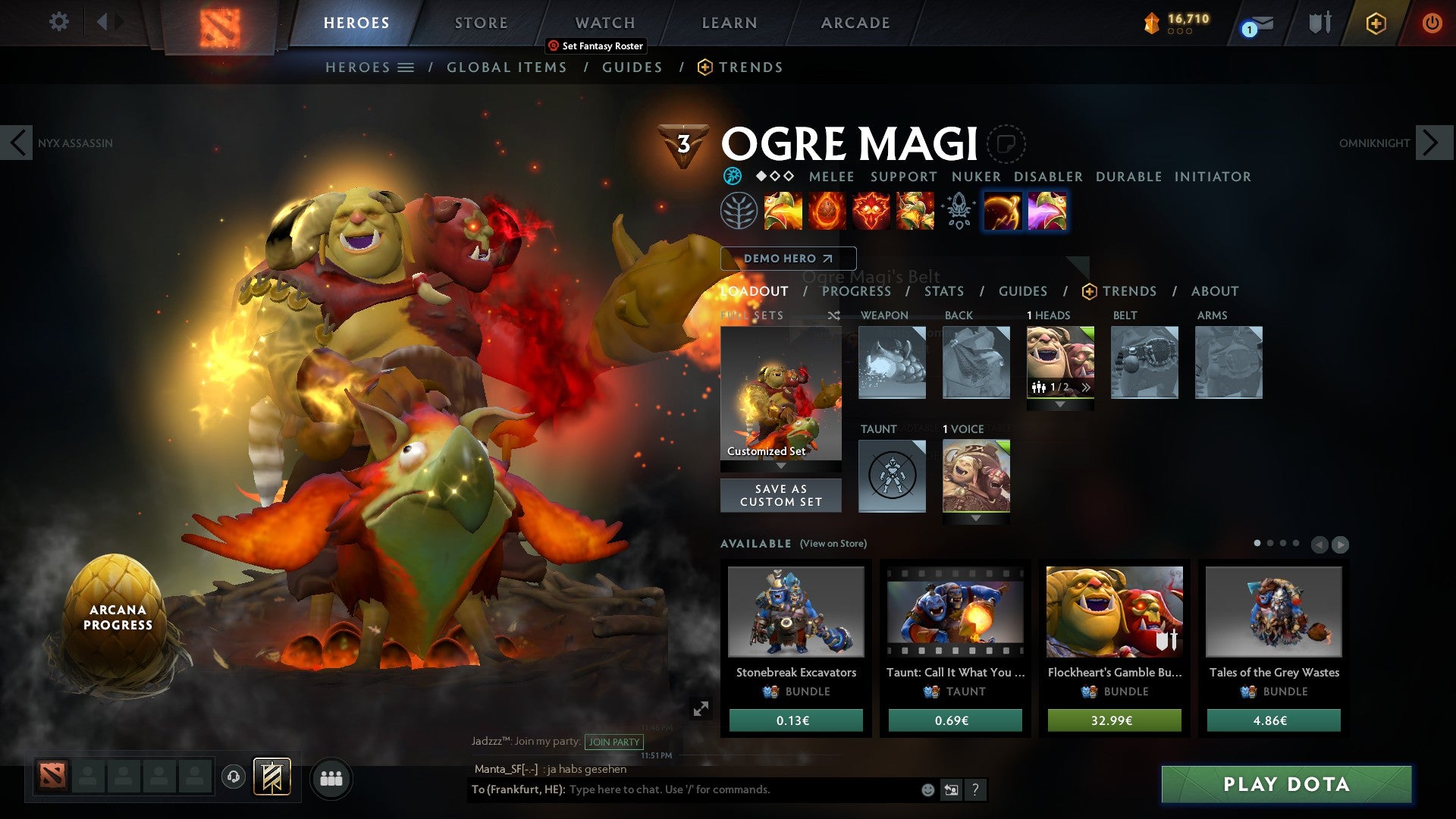
Task: Click the DEMO HERO button
Action: pyautogui.click(x=787, y=259)
